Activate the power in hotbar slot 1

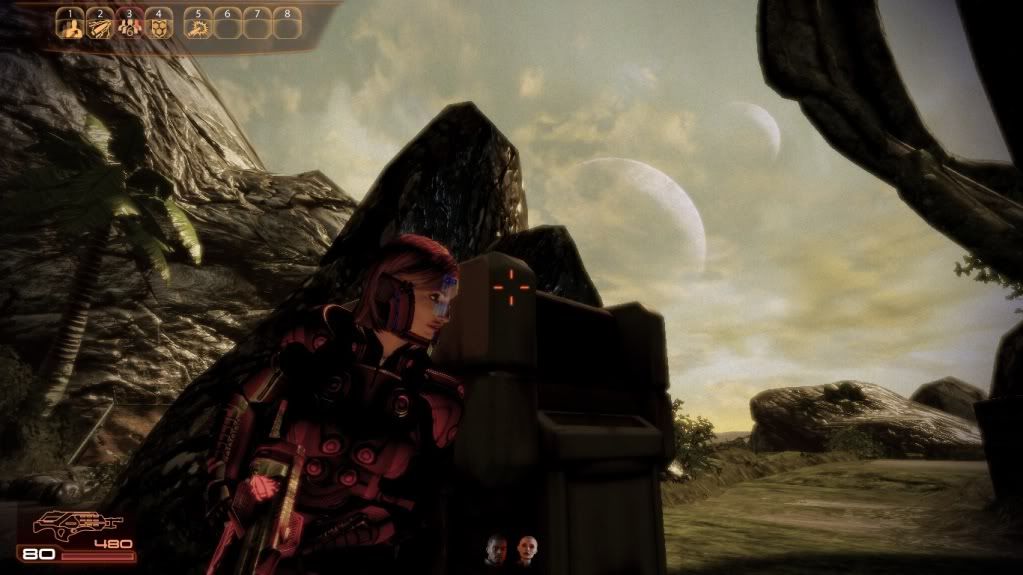(x=70, y=26)
